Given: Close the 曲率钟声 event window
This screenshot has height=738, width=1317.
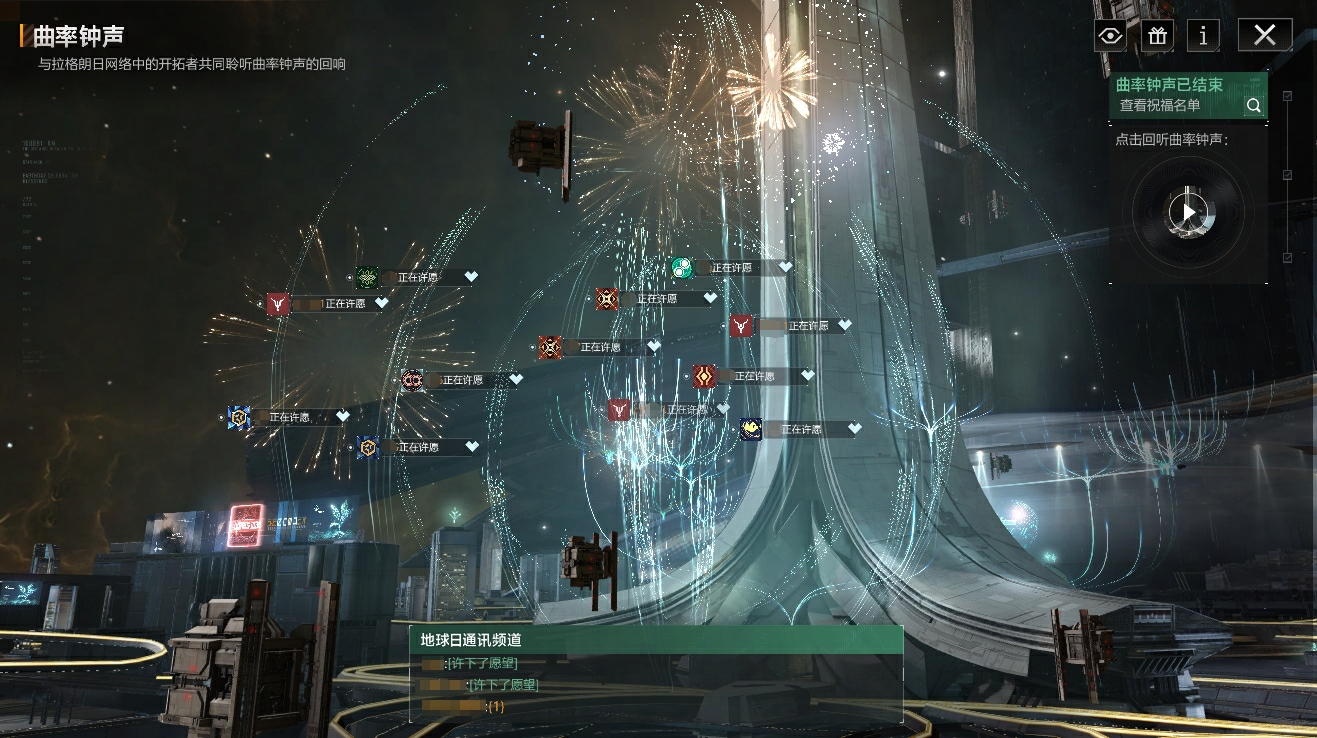Looking at the screenshot, I should pyautogui.click(x=1264, y=35).
